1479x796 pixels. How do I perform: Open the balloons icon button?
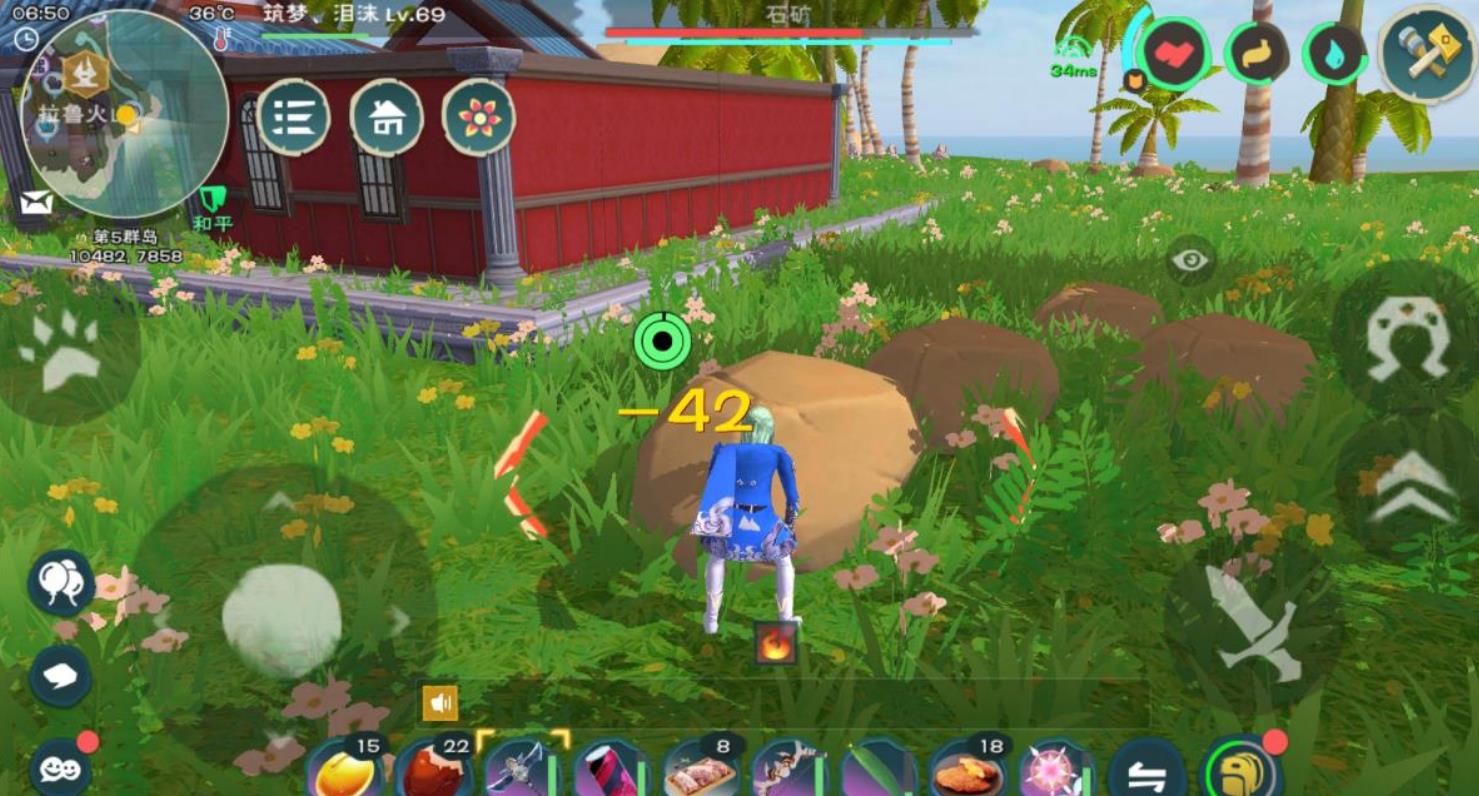[x=61, y=582]
